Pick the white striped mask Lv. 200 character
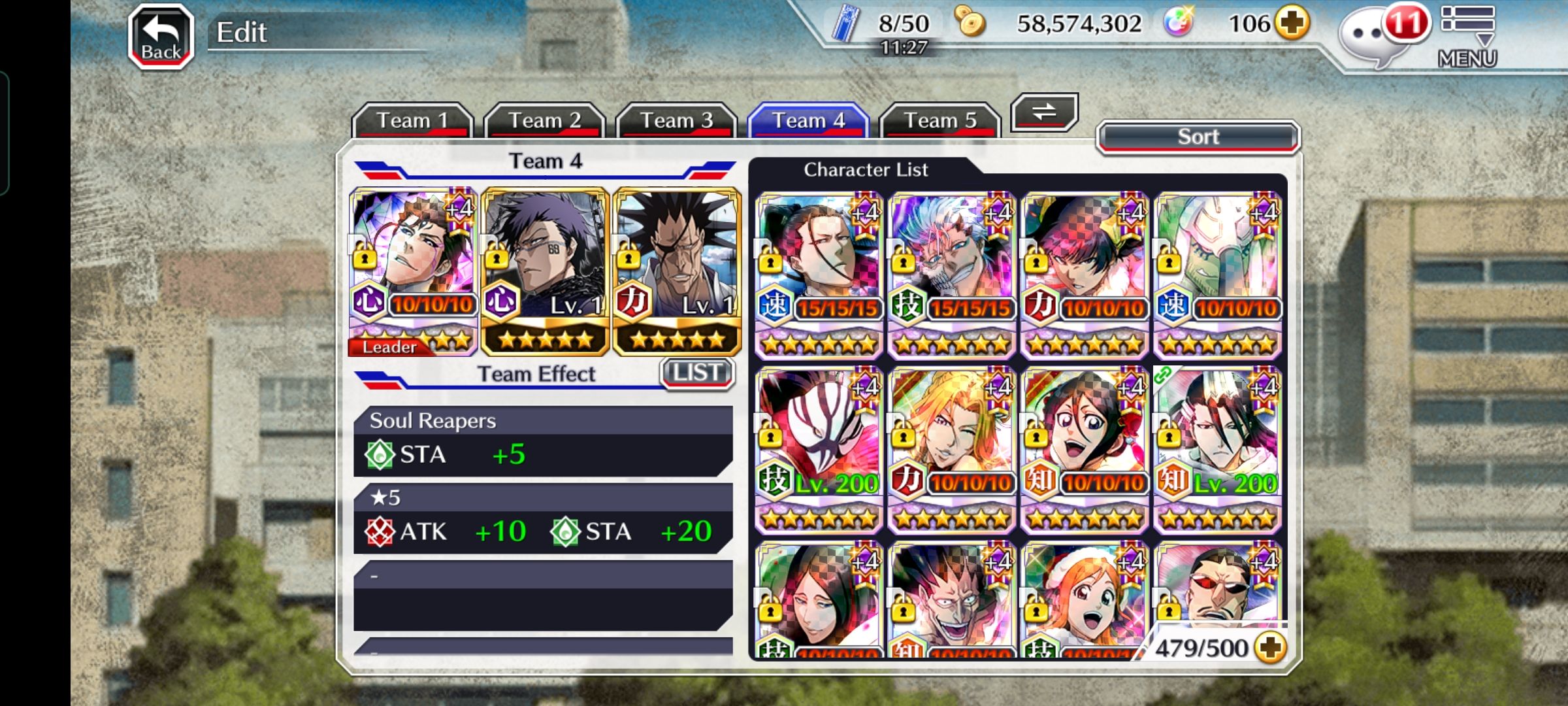Image resolution: width=1568 pixels, height=706 pixels. [819, 448]
